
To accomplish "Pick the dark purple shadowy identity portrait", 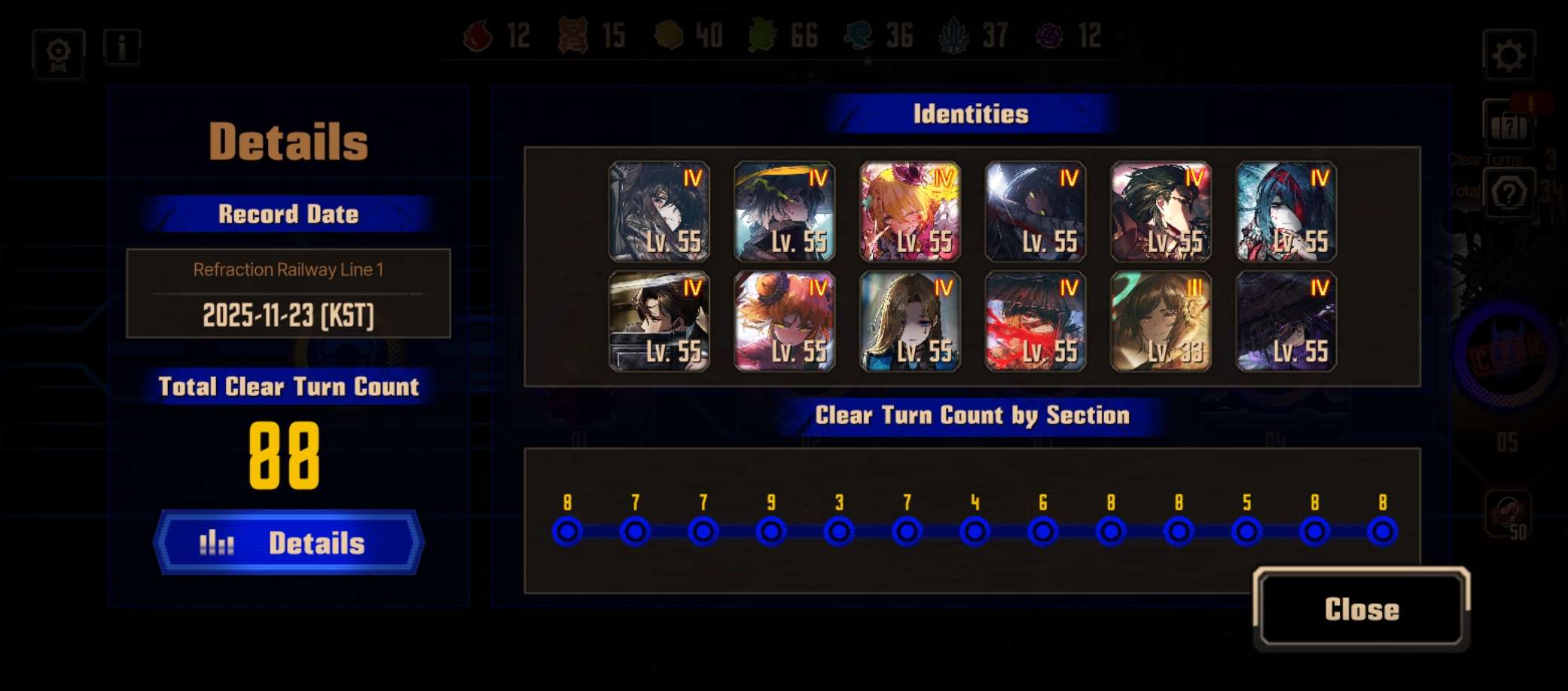I will [1286, 321].
